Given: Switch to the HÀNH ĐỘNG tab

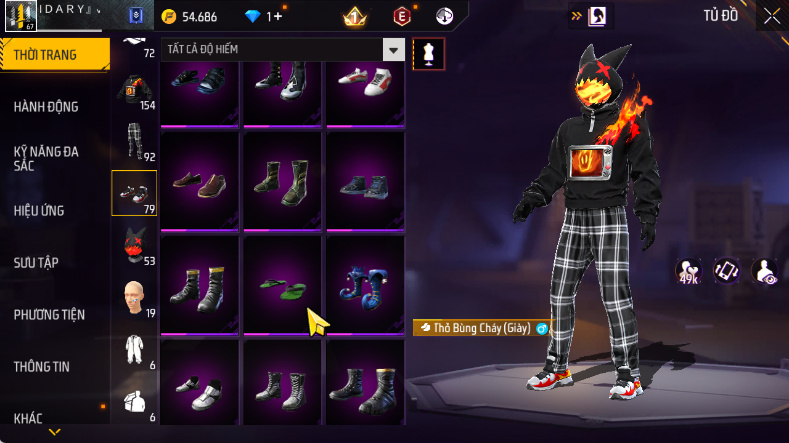Looking at the screenshot, I should coord(46,107).
